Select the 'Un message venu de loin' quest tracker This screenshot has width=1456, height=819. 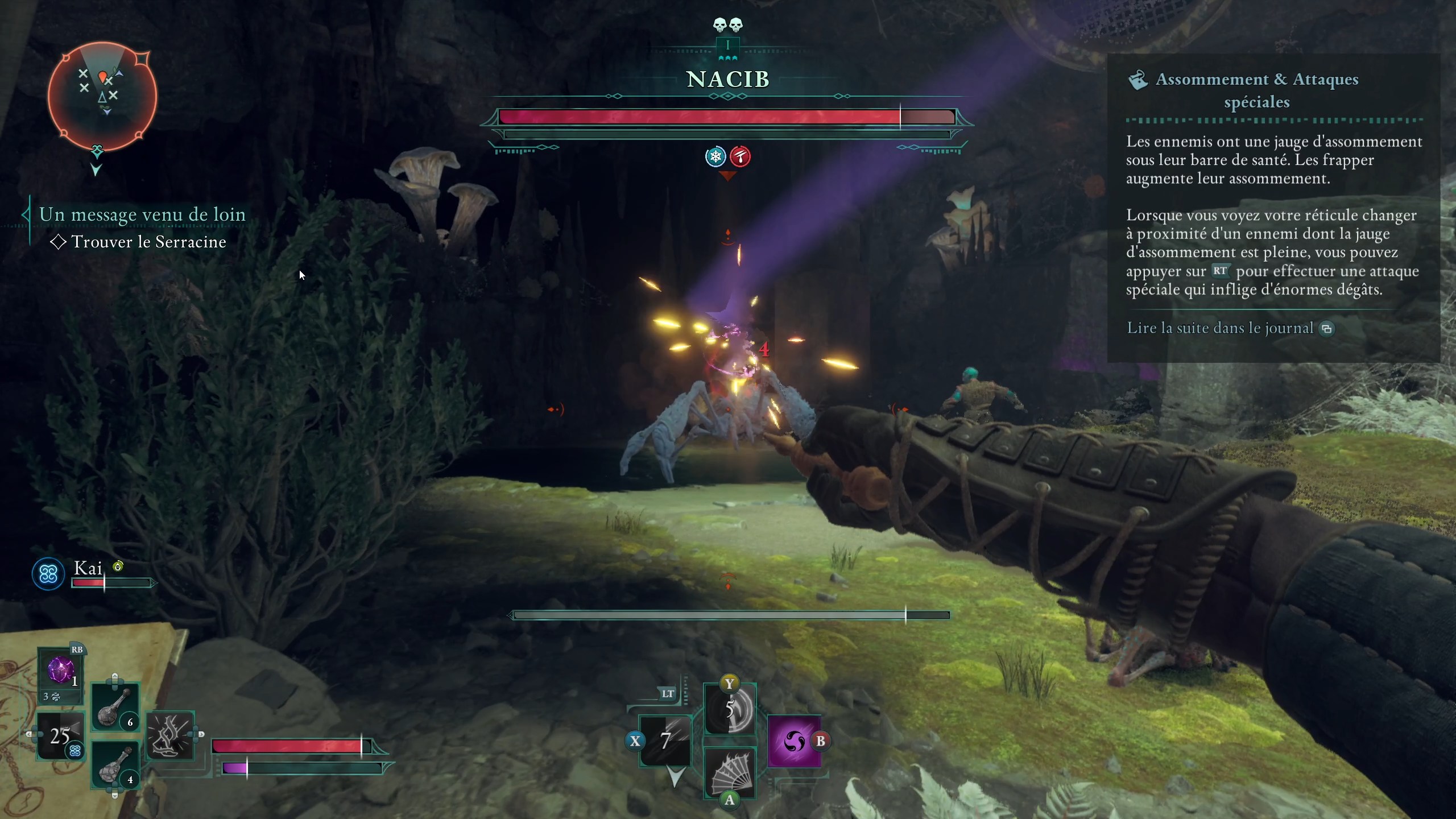pos(142,214)
